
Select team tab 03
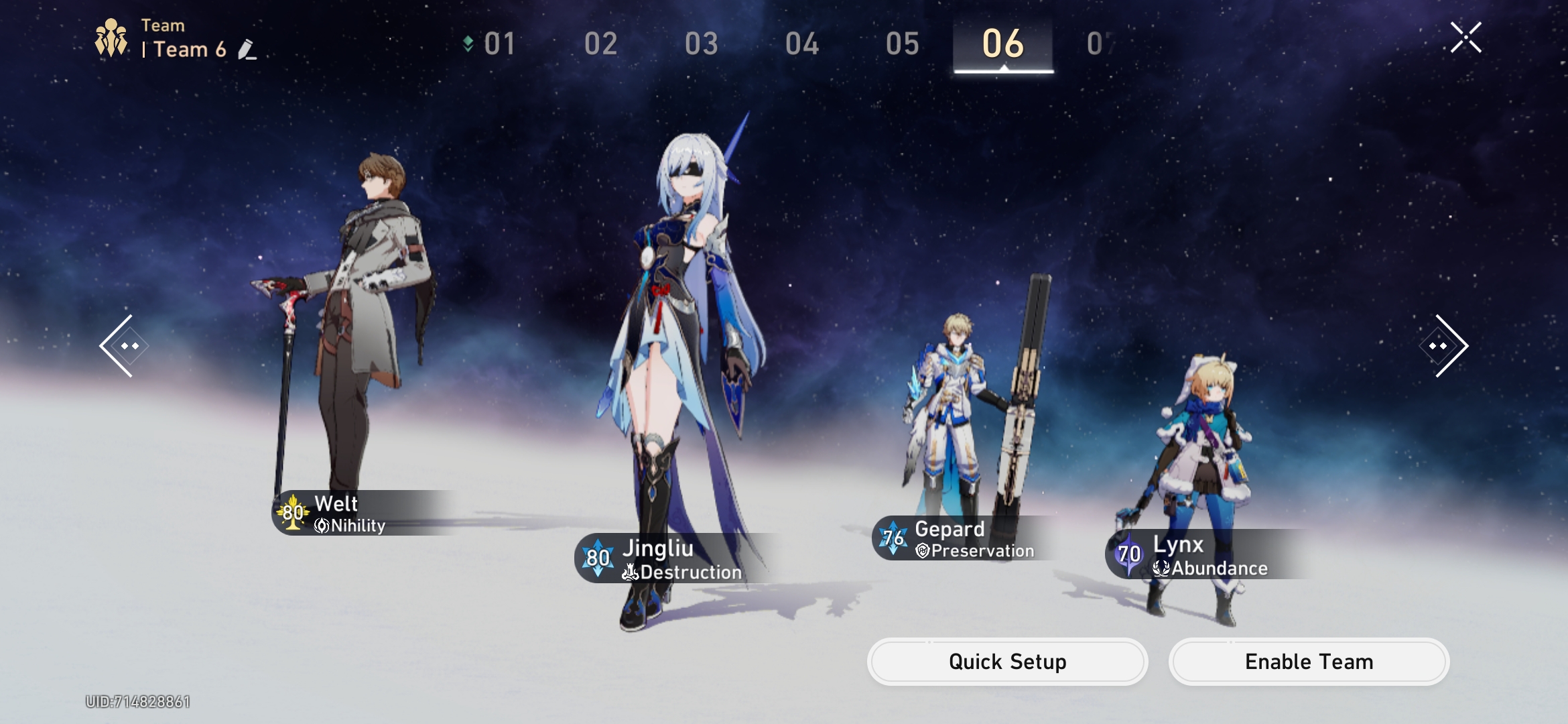(x=701, y=44)
